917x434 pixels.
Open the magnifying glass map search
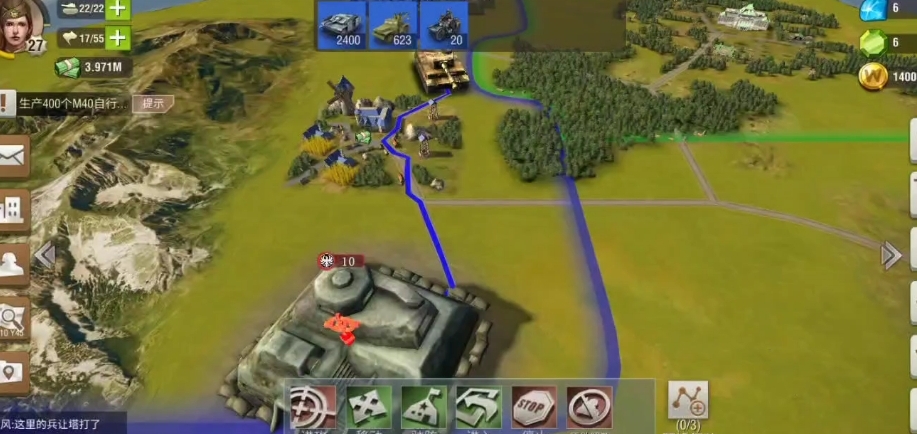[x=13, y=320]
